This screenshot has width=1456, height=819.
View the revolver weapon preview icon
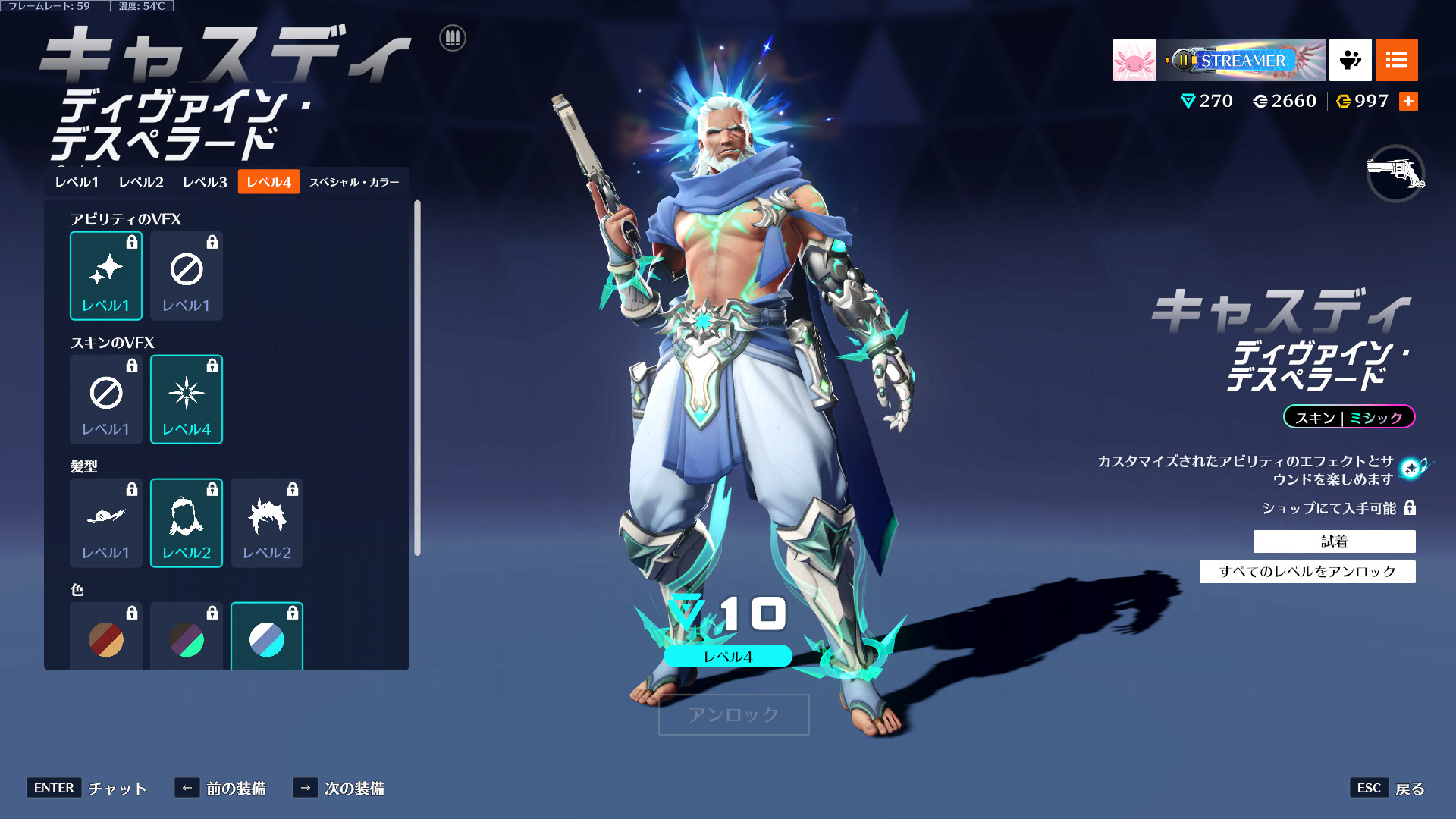point(1395,174)
